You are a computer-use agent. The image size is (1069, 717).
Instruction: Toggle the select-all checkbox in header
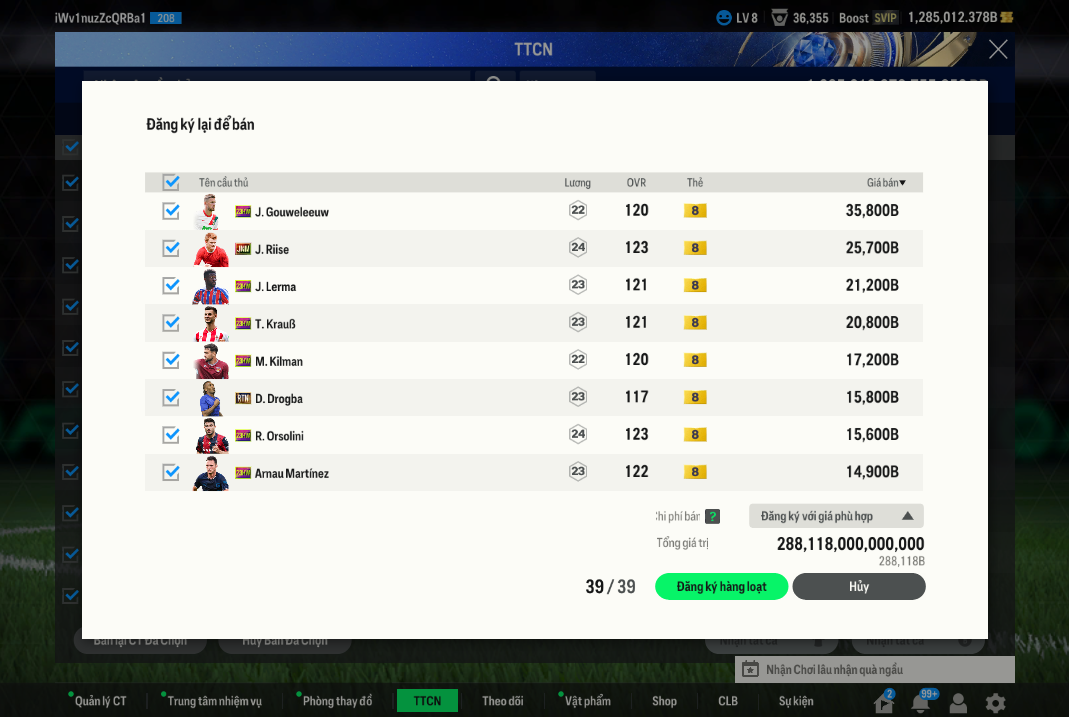click(x=171, y=182)
